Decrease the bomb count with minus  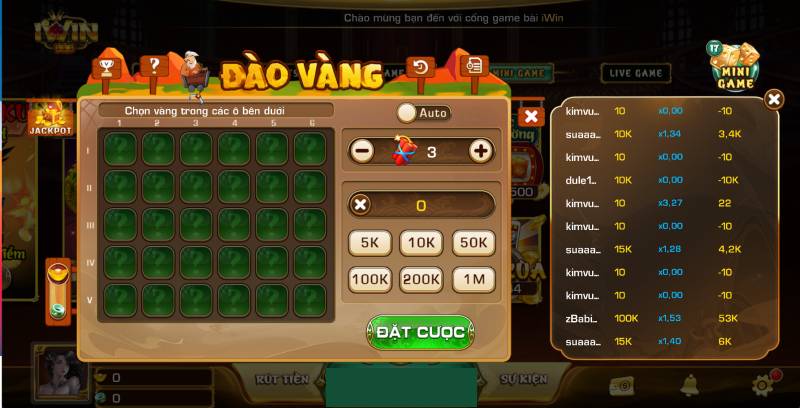click(362, 151)
